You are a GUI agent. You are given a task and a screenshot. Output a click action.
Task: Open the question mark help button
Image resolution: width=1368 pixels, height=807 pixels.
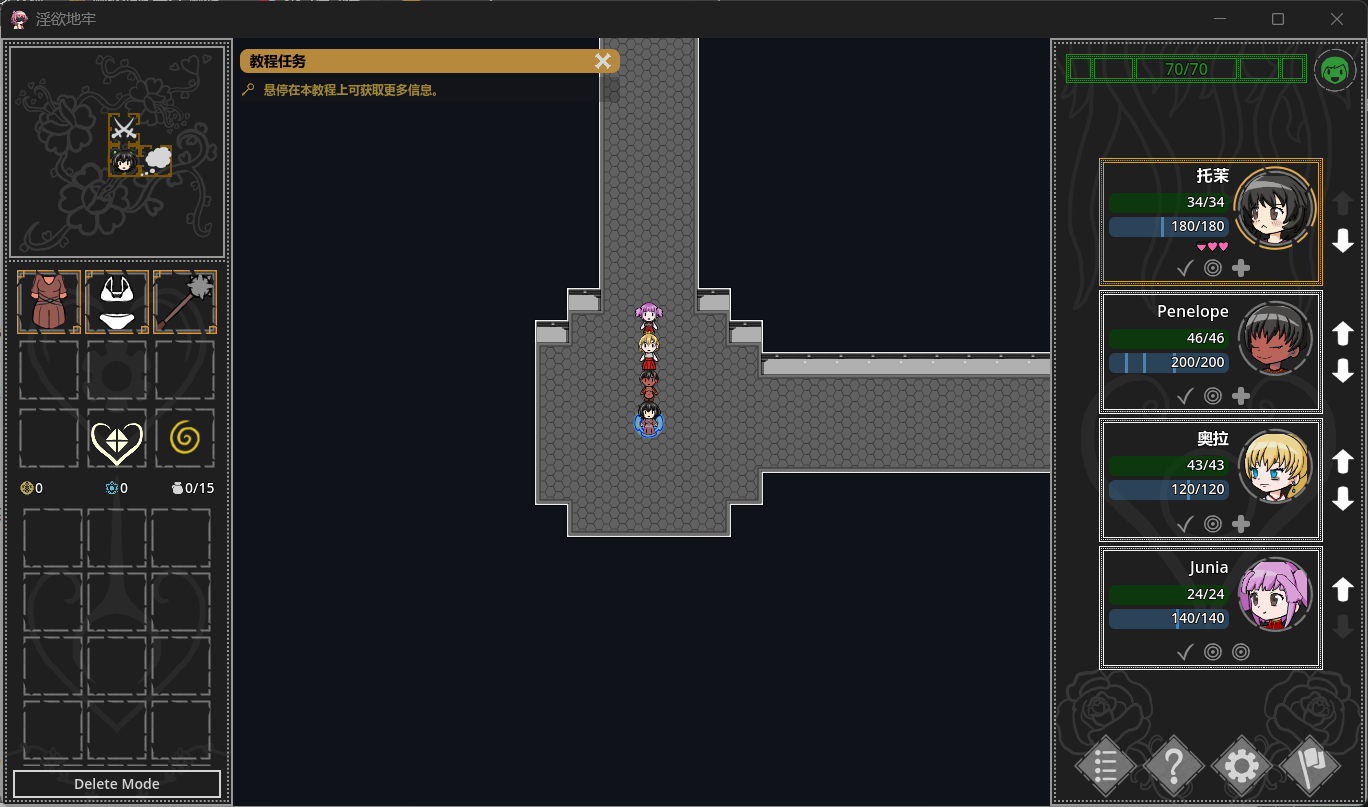tap(1173, 767)
